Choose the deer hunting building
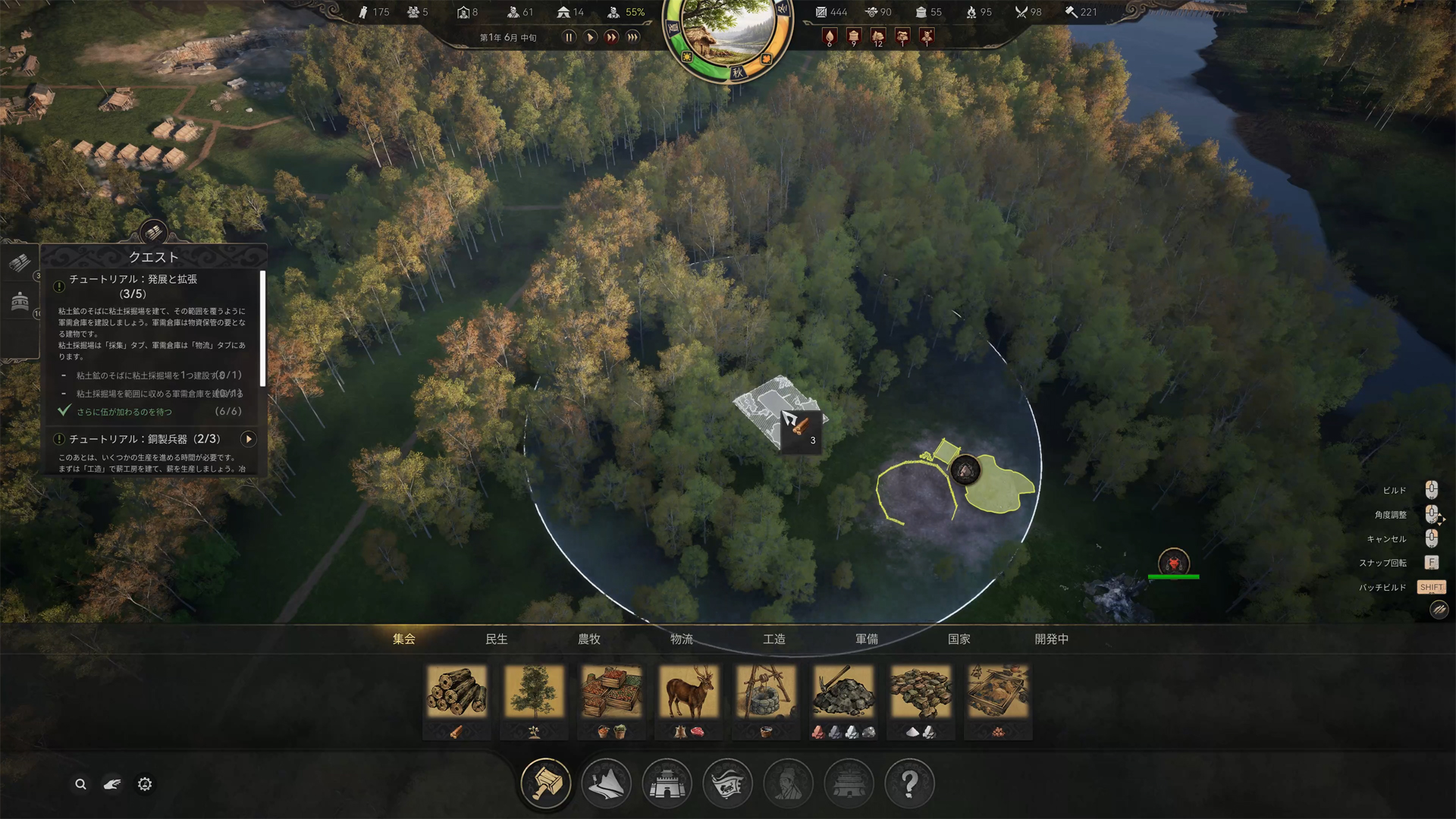This screenshot has height=819, width=1456. click(689, 692)
